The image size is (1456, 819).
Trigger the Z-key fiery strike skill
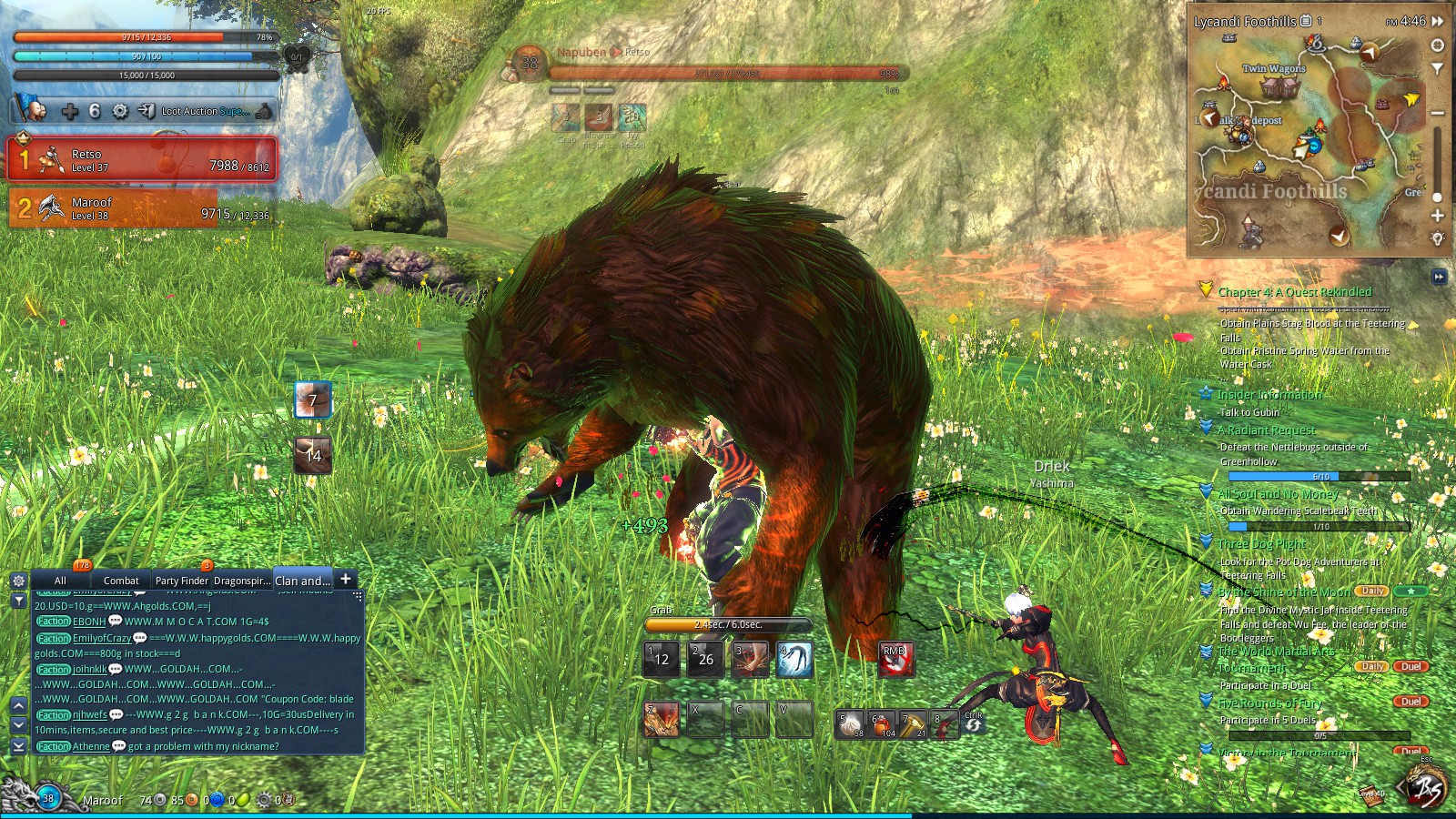[662, 719]
